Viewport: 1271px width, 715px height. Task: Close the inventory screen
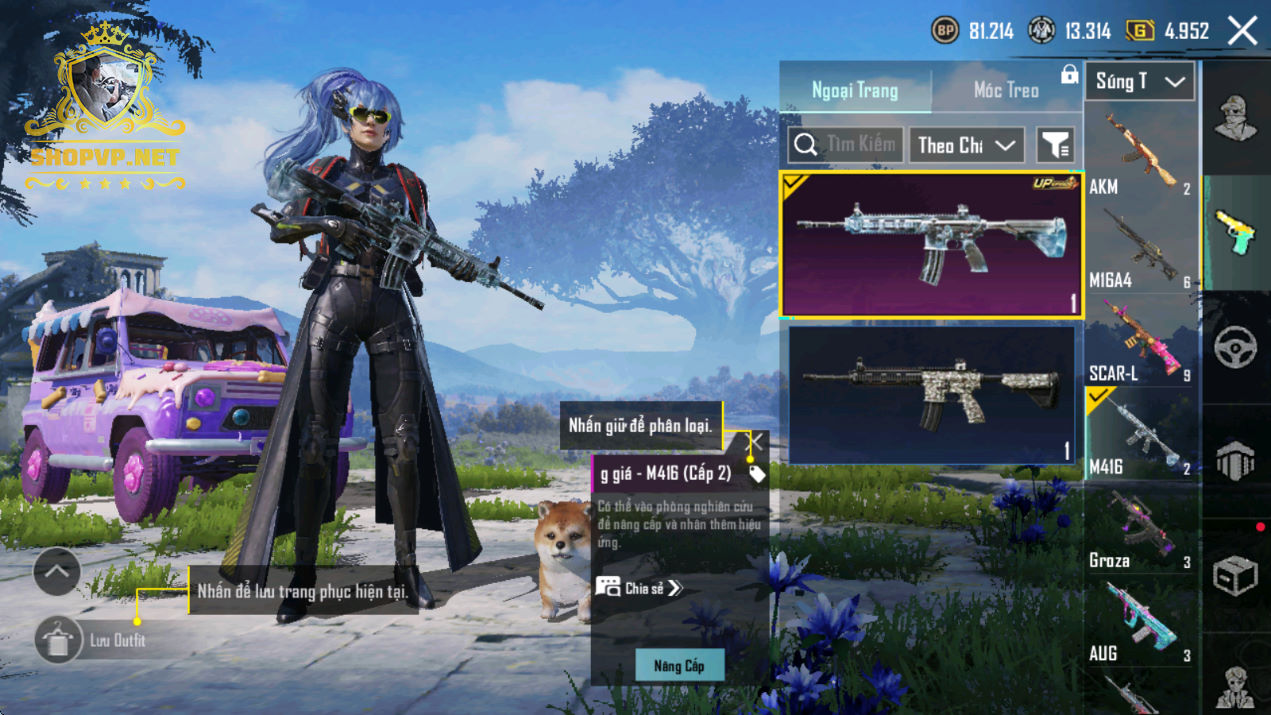click(x=1243, y=31)
